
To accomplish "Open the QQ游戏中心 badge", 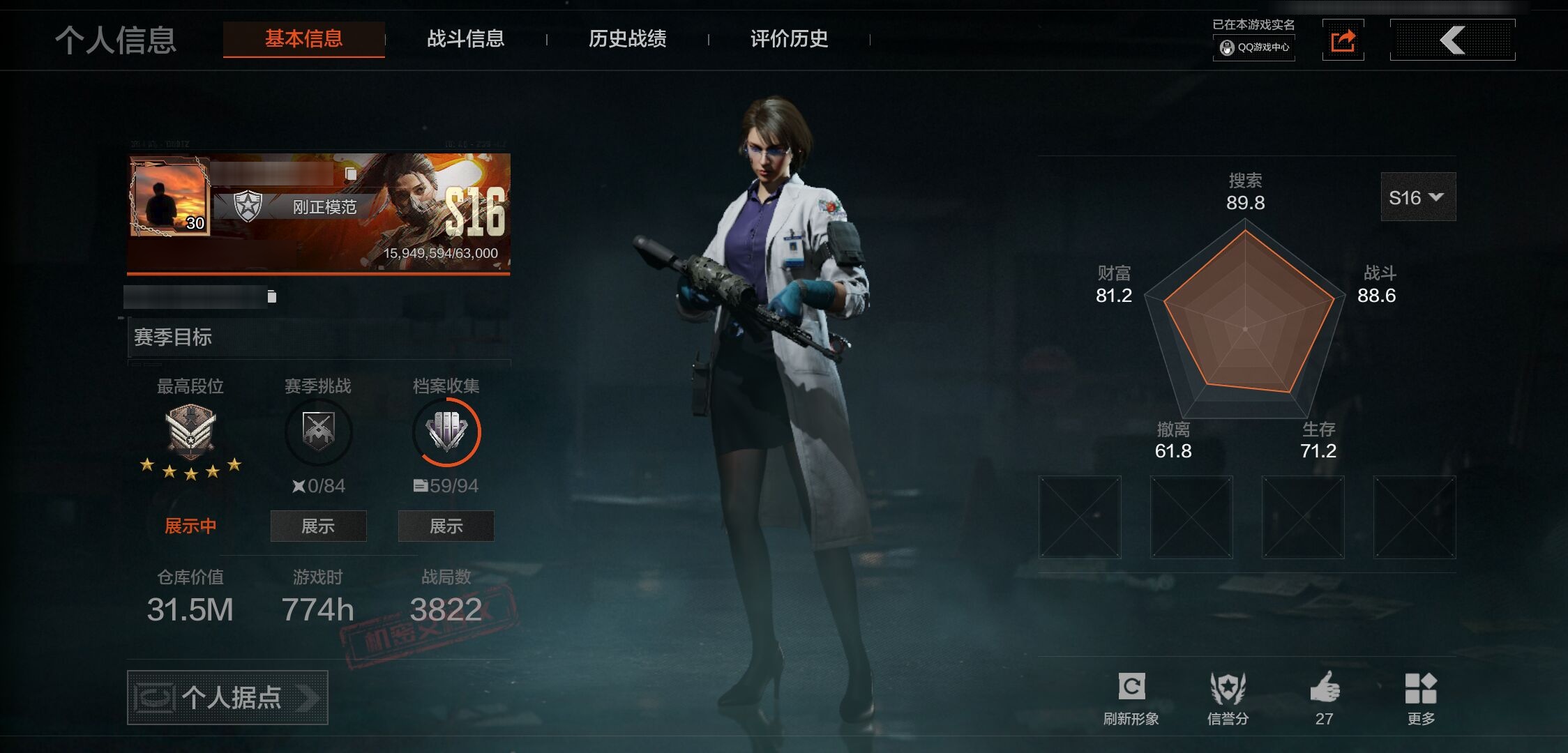I will [1254, 47].
